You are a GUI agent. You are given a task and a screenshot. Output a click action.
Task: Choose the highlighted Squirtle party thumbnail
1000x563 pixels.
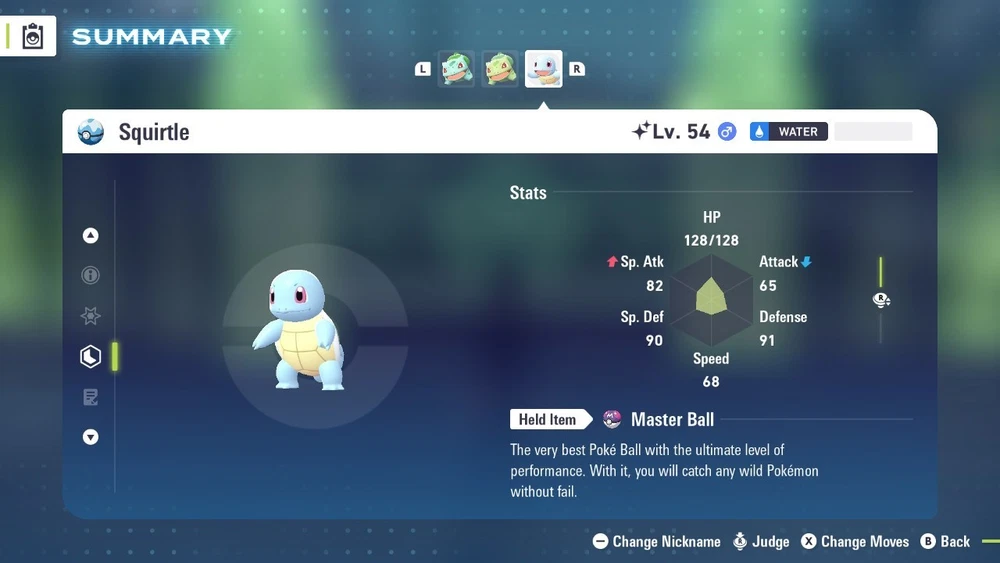click(x=544, y=69)
